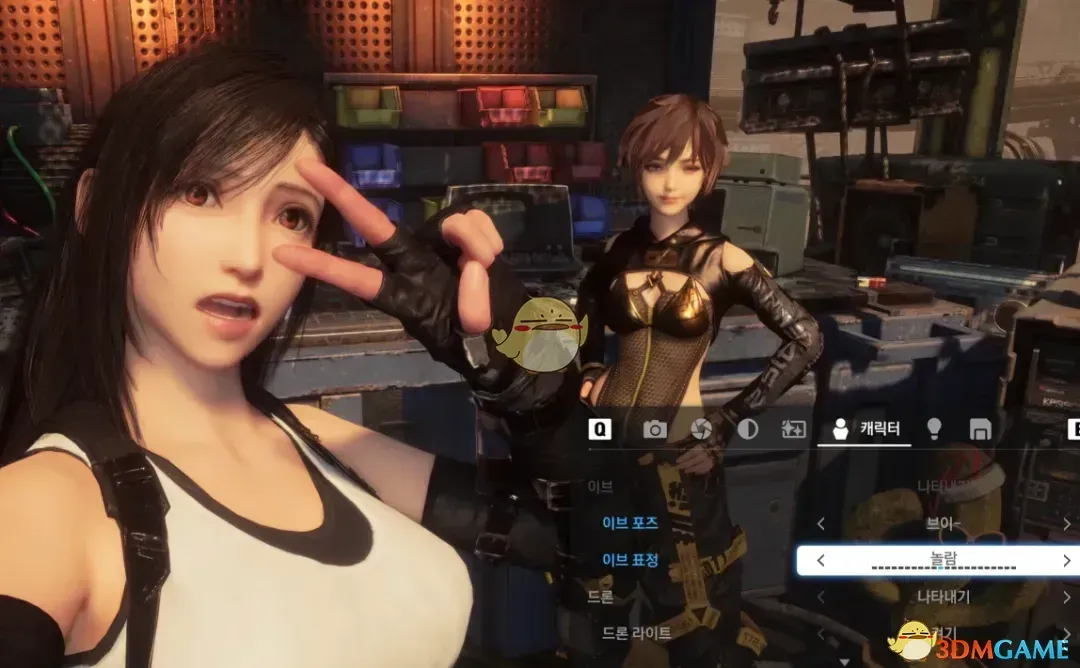1080x668 pixels.
Task: Change 드론 라이트 setting with right arrow
Action: [x=1067, y=634]
